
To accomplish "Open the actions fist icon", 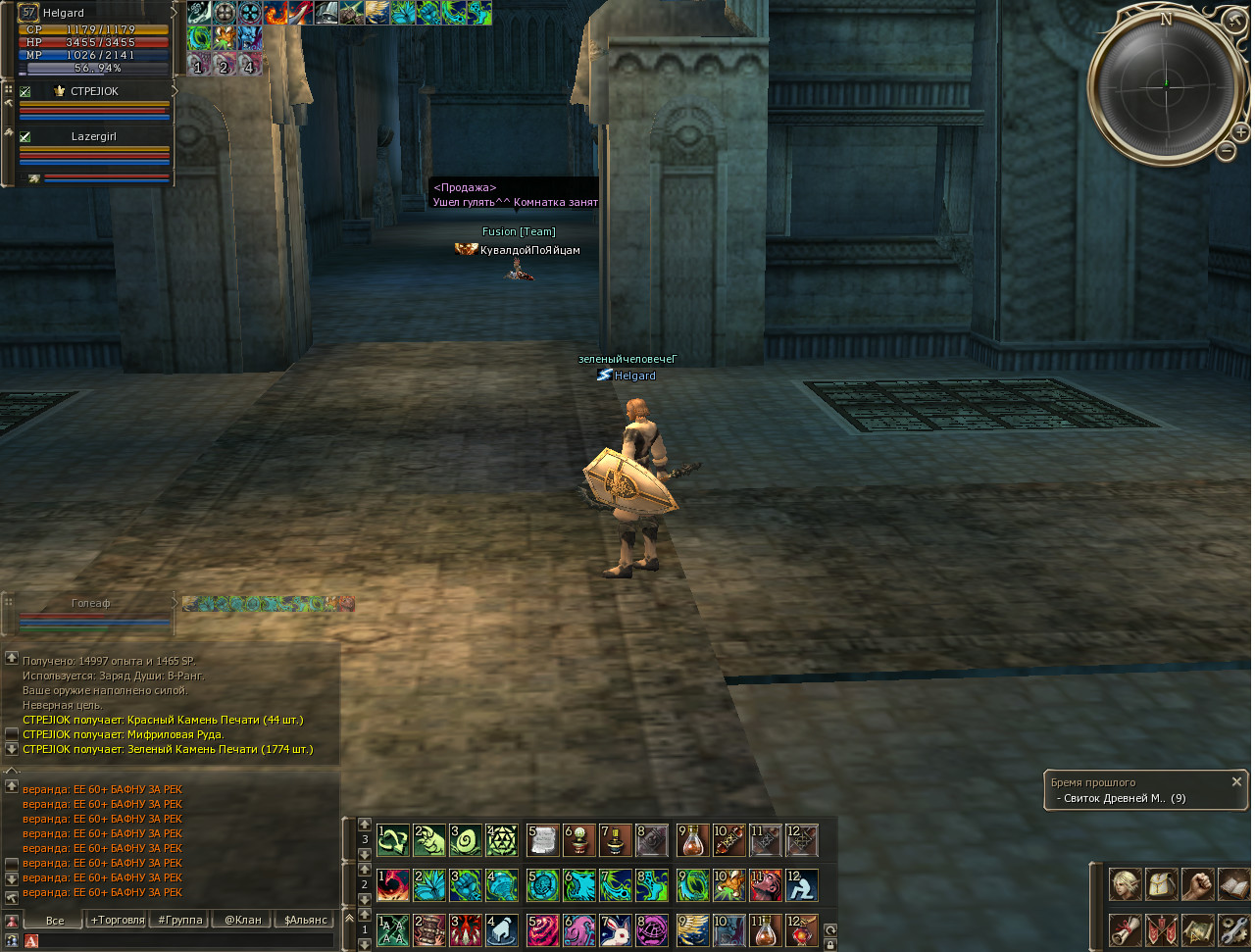I will [1197, 884].
